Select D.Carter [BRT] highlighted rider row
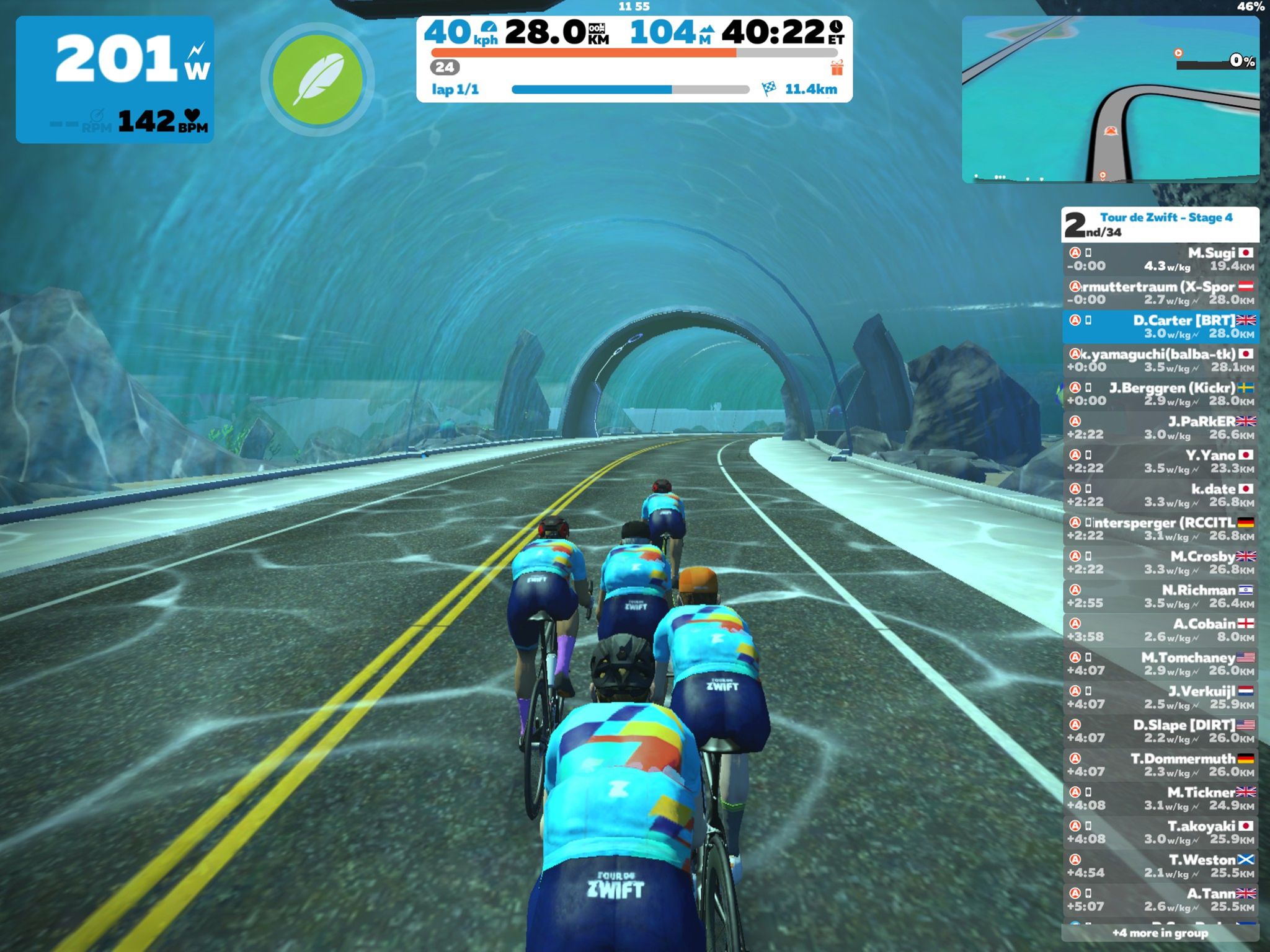This screenshot has width=1270, height=952. tap(1160, 327)
